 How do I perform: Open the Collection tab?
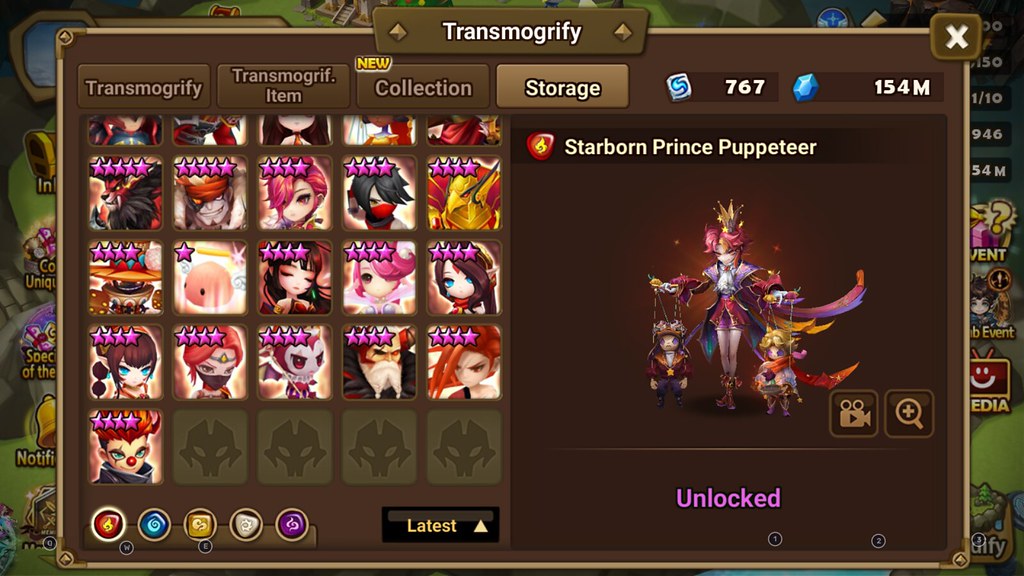(x=423, y=87)
